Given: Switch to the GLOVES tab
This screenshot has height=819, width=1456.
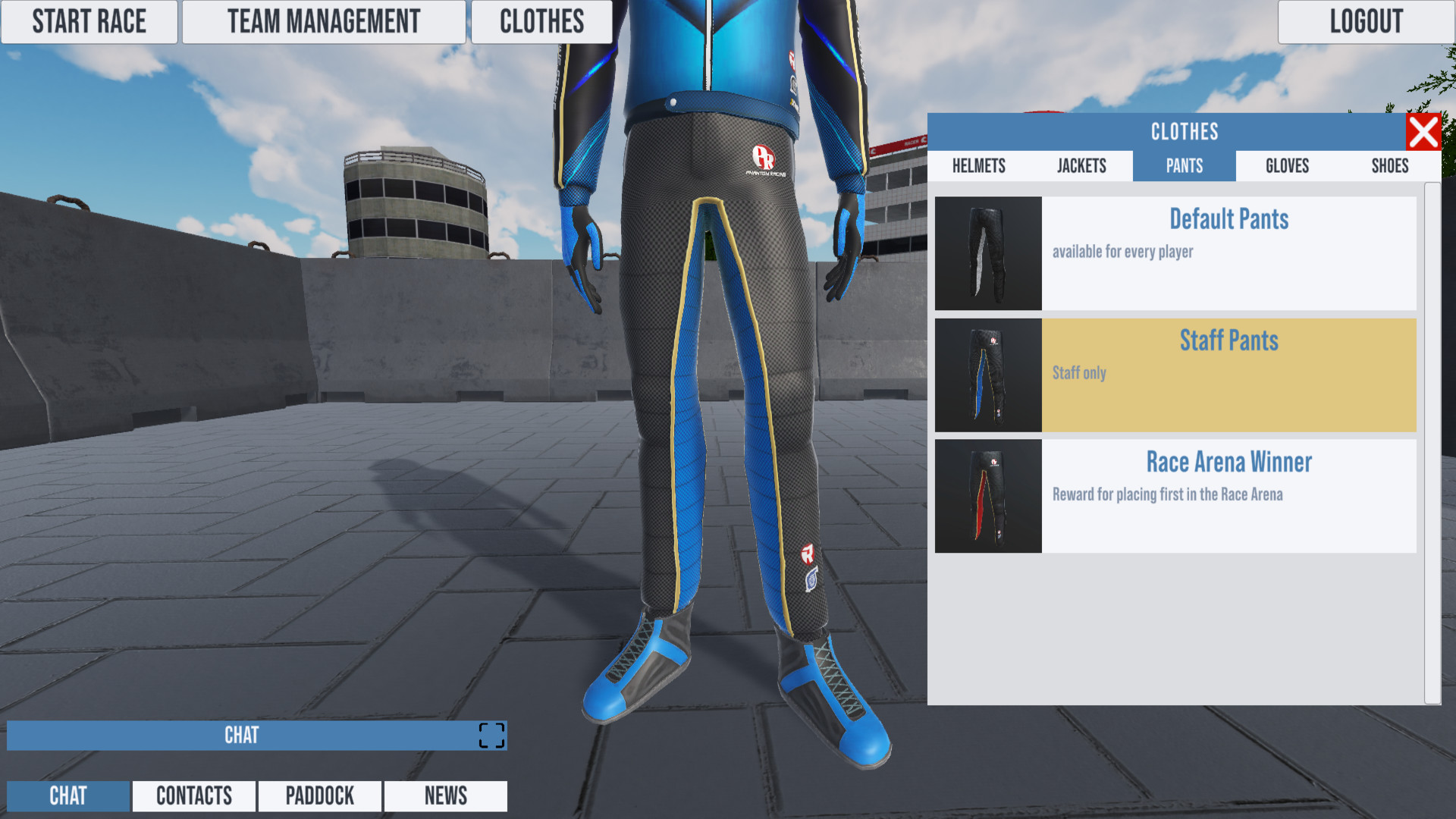Looking at the screenshot, I should click(1286, 166).
